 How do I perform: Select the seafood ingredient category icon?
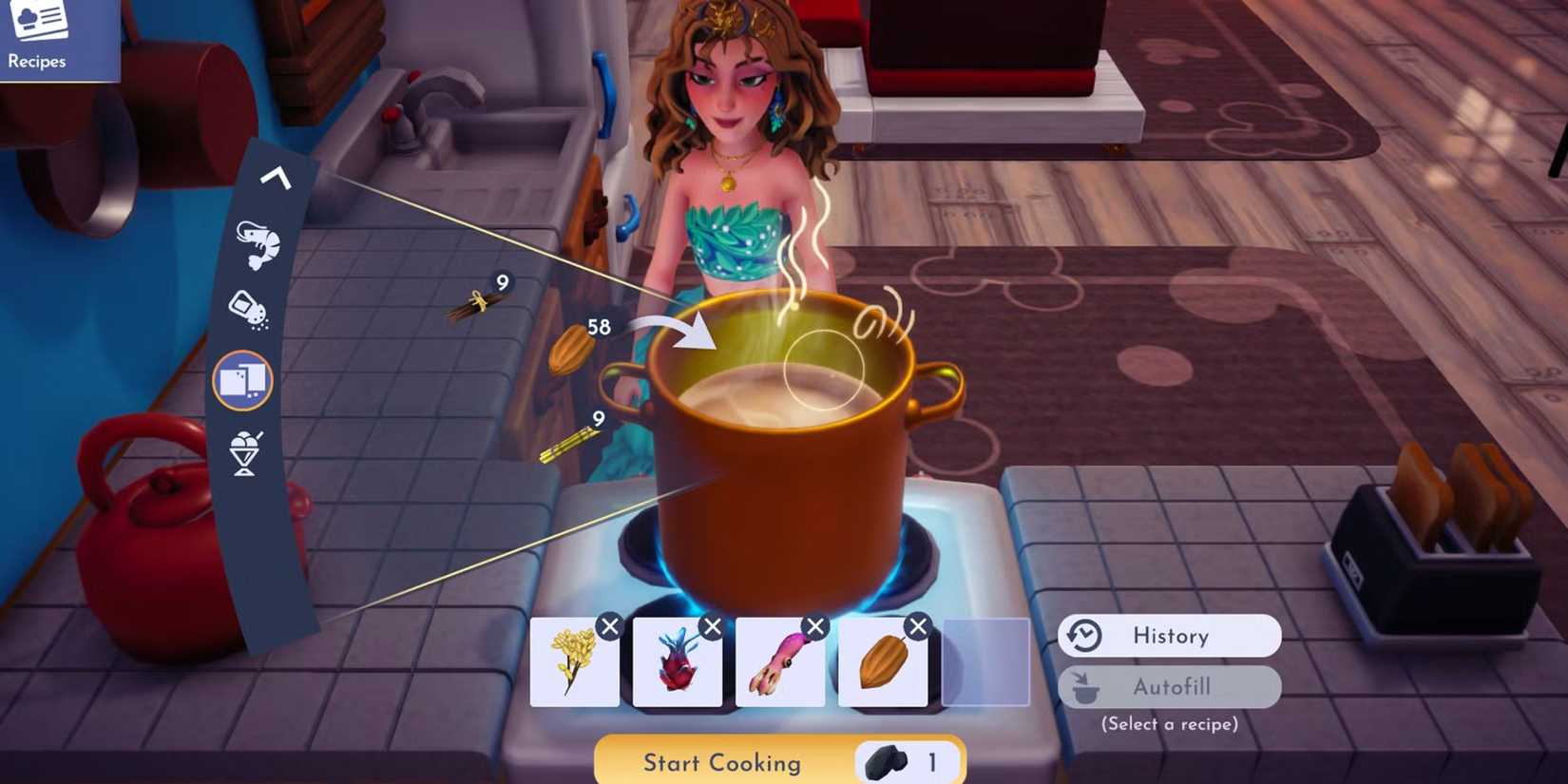(x=257, y=244)
